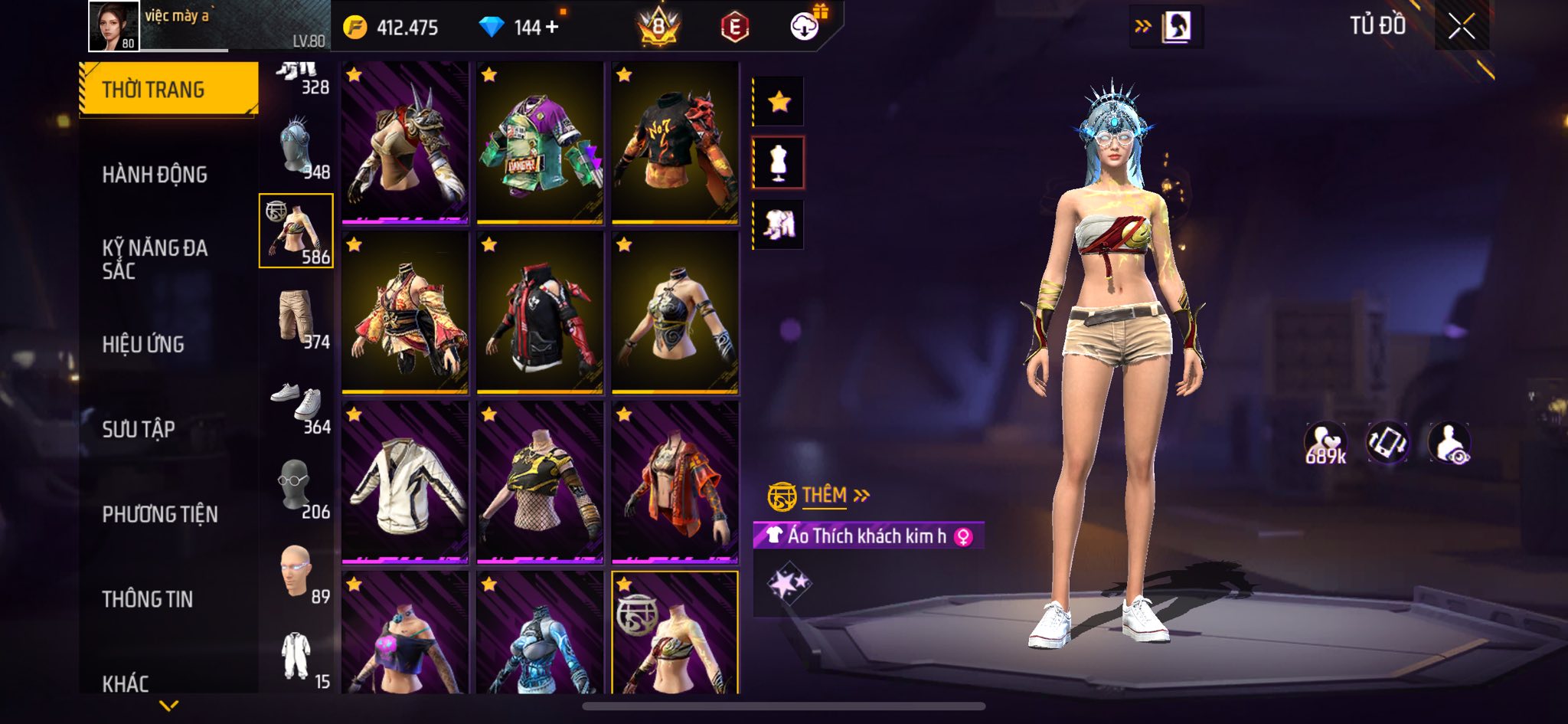Screen dimensions: 1568x724
Task: Close the wardrobe with the X button
Action: point(1461,28)
